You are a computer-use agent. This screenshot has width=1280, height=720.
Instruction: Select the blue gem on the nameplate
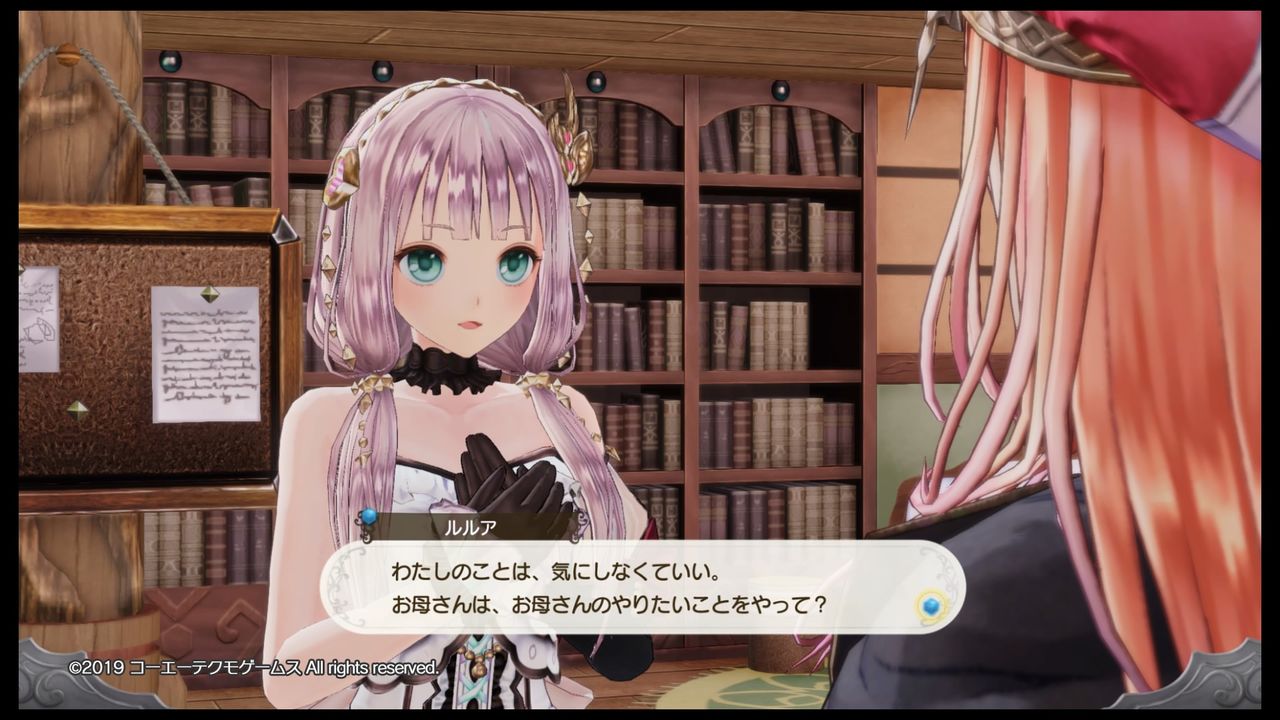click(368, 519)
